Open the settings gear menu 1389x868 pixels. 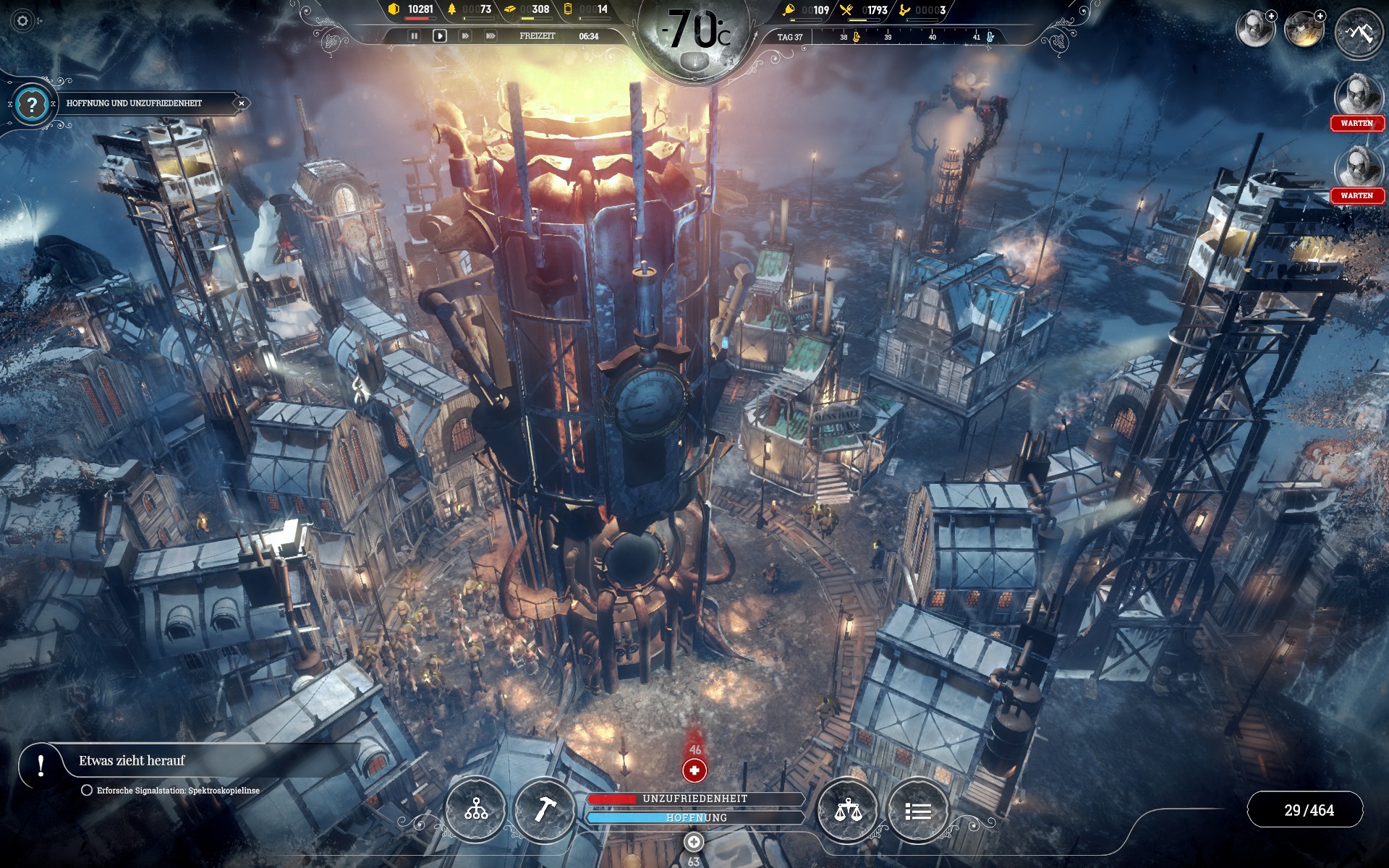[22, 21]
